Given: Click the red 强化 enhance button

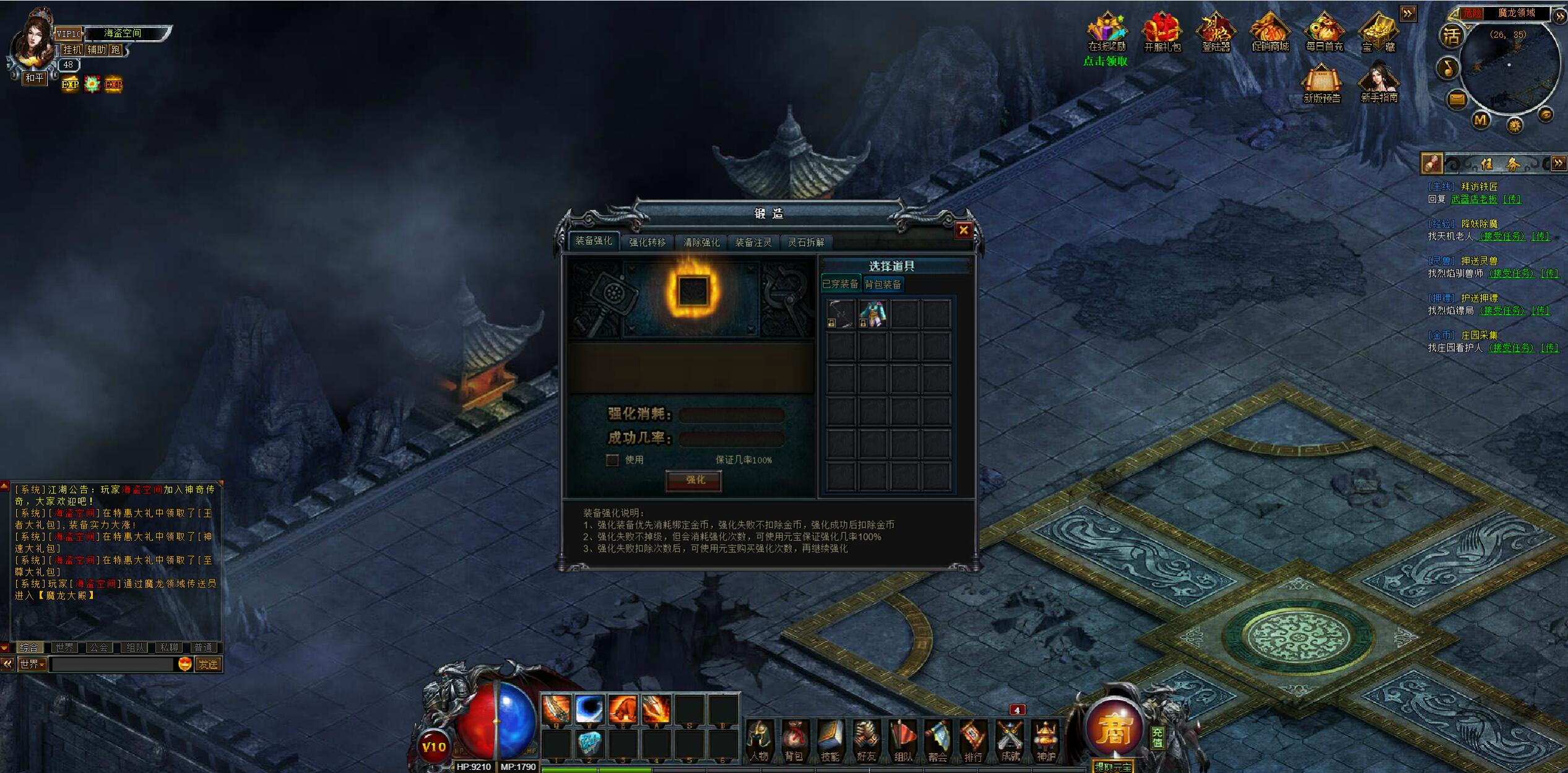Looking at the screenshot, I should pyautogui.click(x=694, y=480).
